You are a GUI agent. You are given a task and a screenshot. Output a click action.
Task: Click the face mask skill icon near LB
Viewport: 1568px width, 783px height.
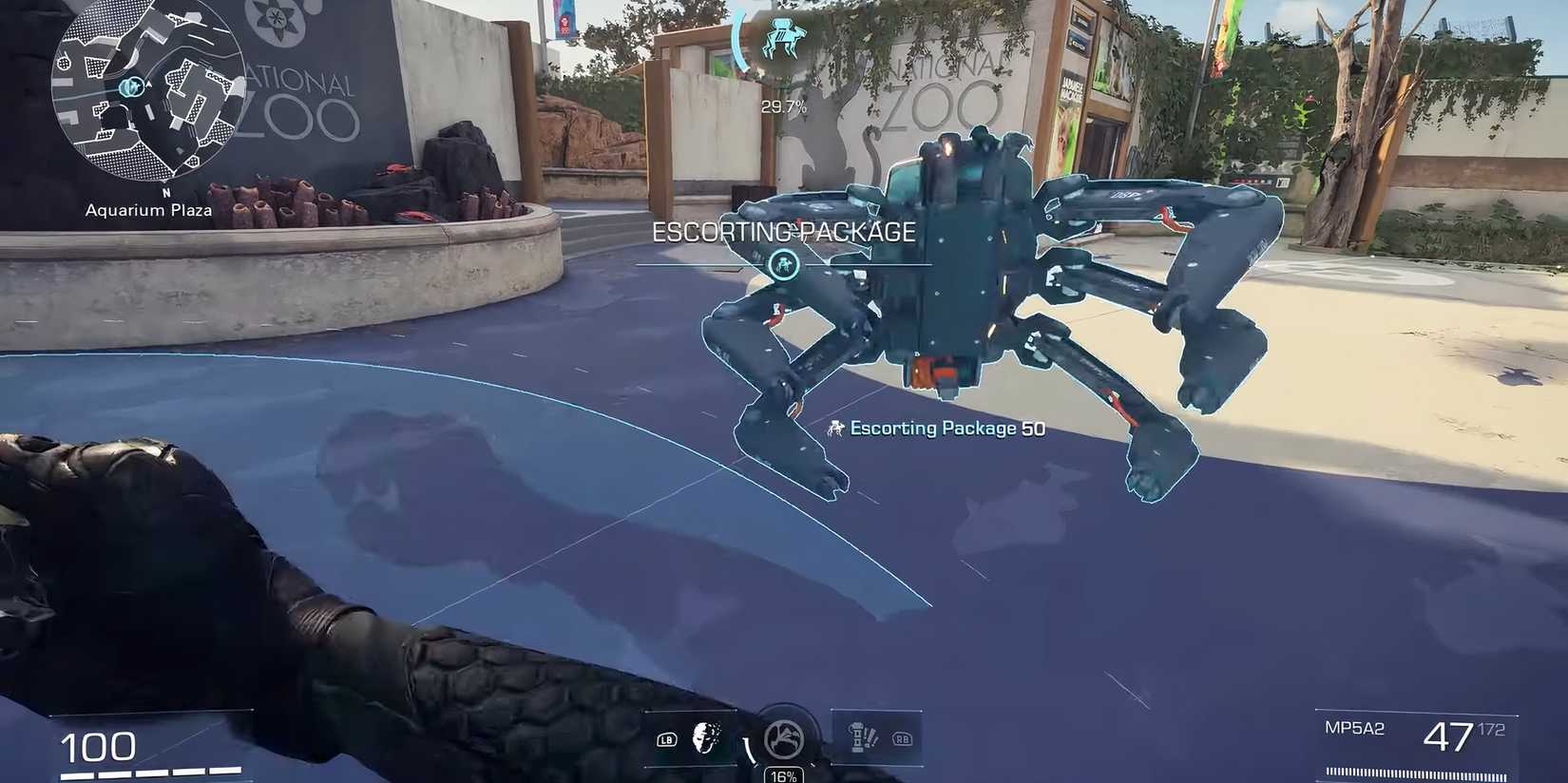point(705,740)
